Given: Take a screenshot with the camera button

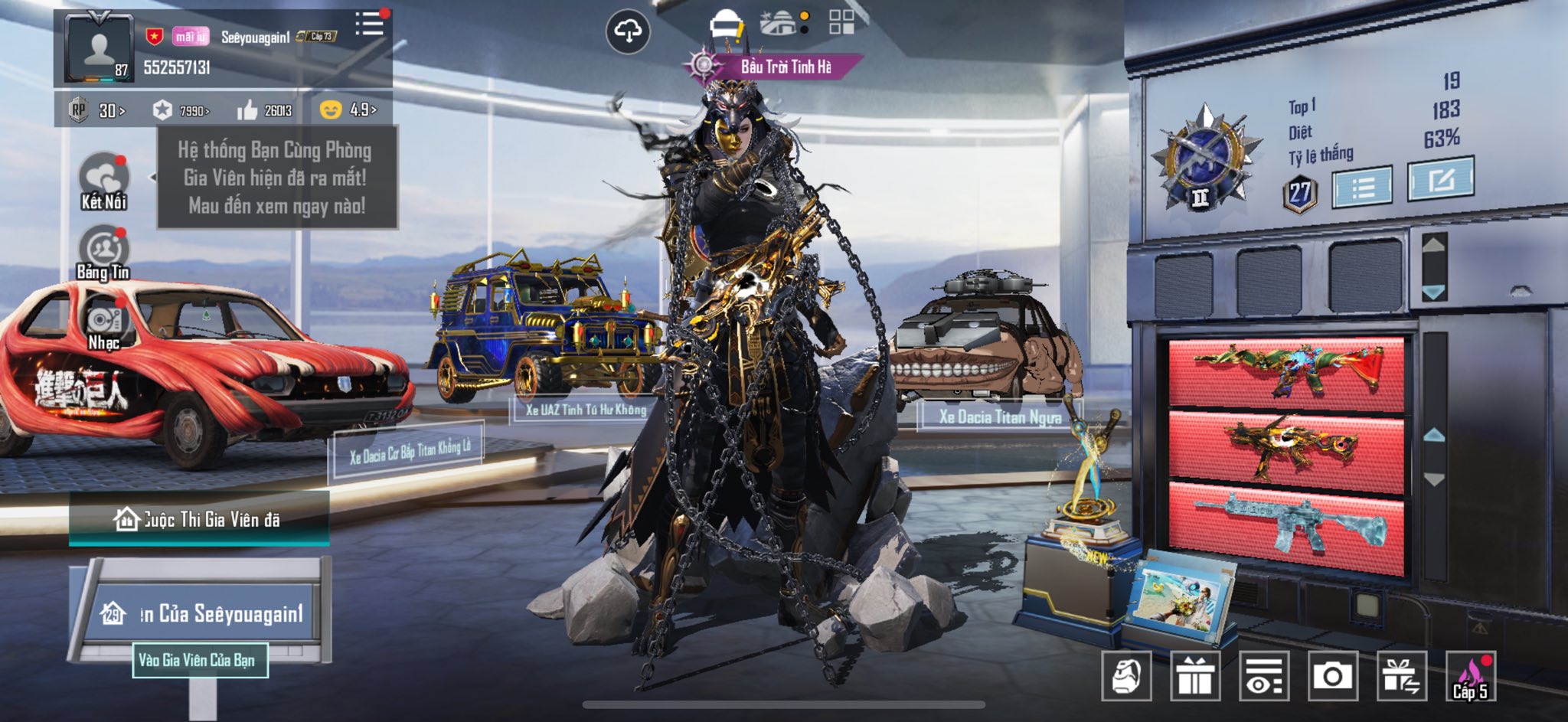Looking at the screenshot, I should (1332, 677).
